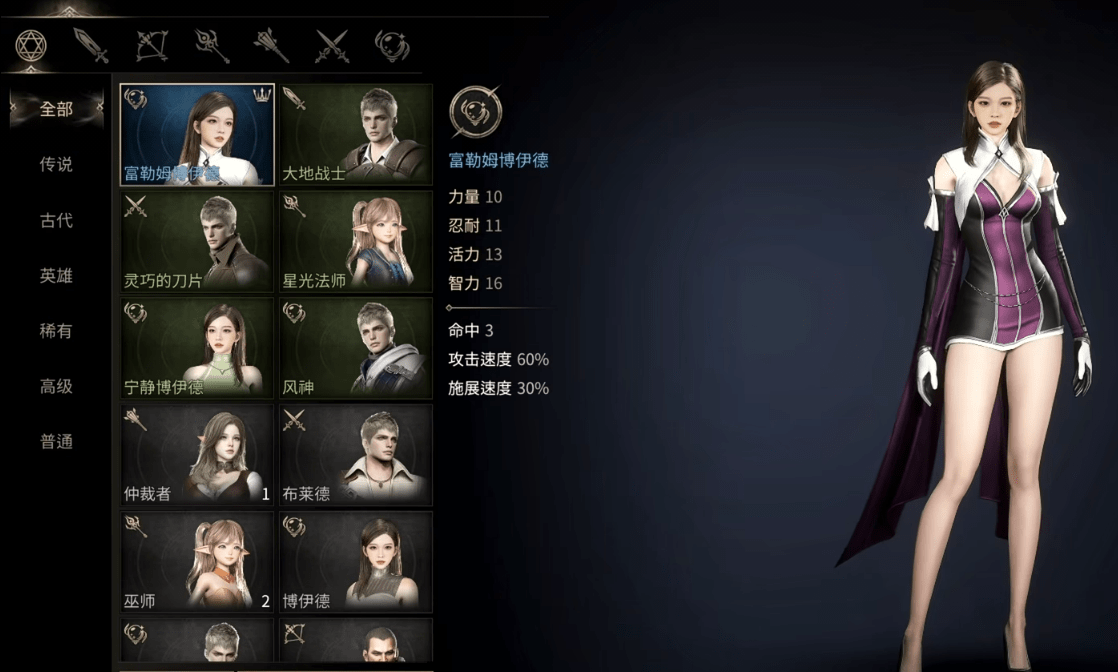This screenshot has height=672, width=1118.
Task: Pick the 巫师 elf character card
Action: (x=197, y=562)
